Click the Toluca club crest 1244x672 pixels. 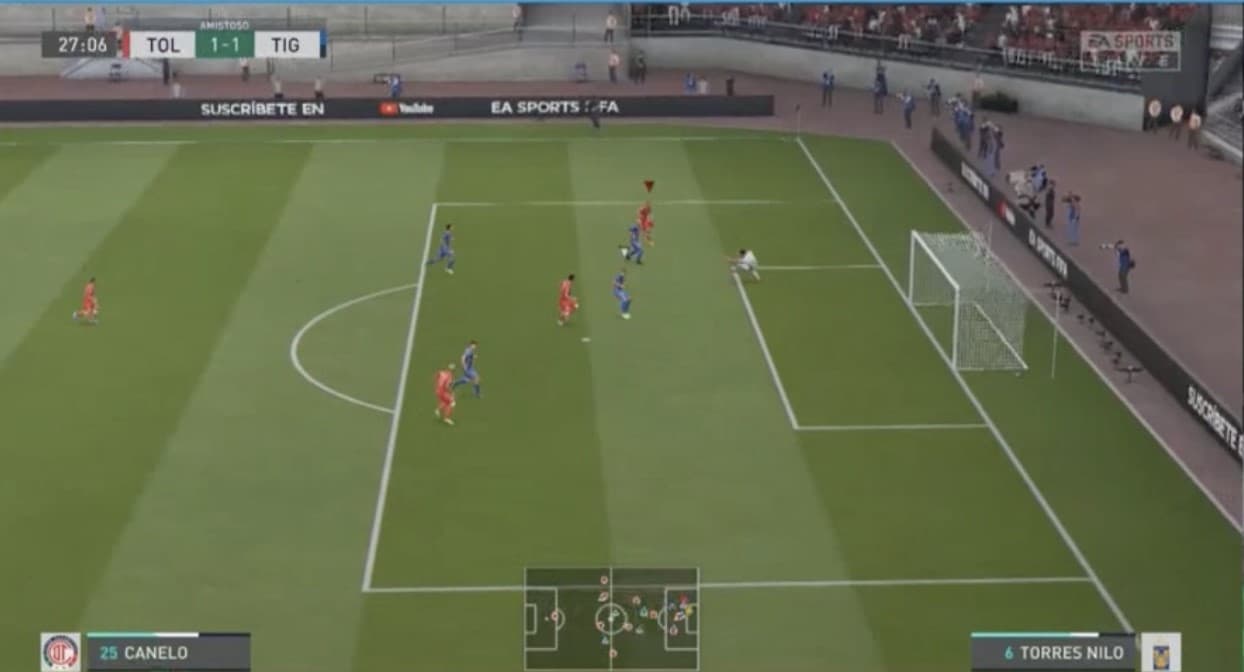[60, 652]
